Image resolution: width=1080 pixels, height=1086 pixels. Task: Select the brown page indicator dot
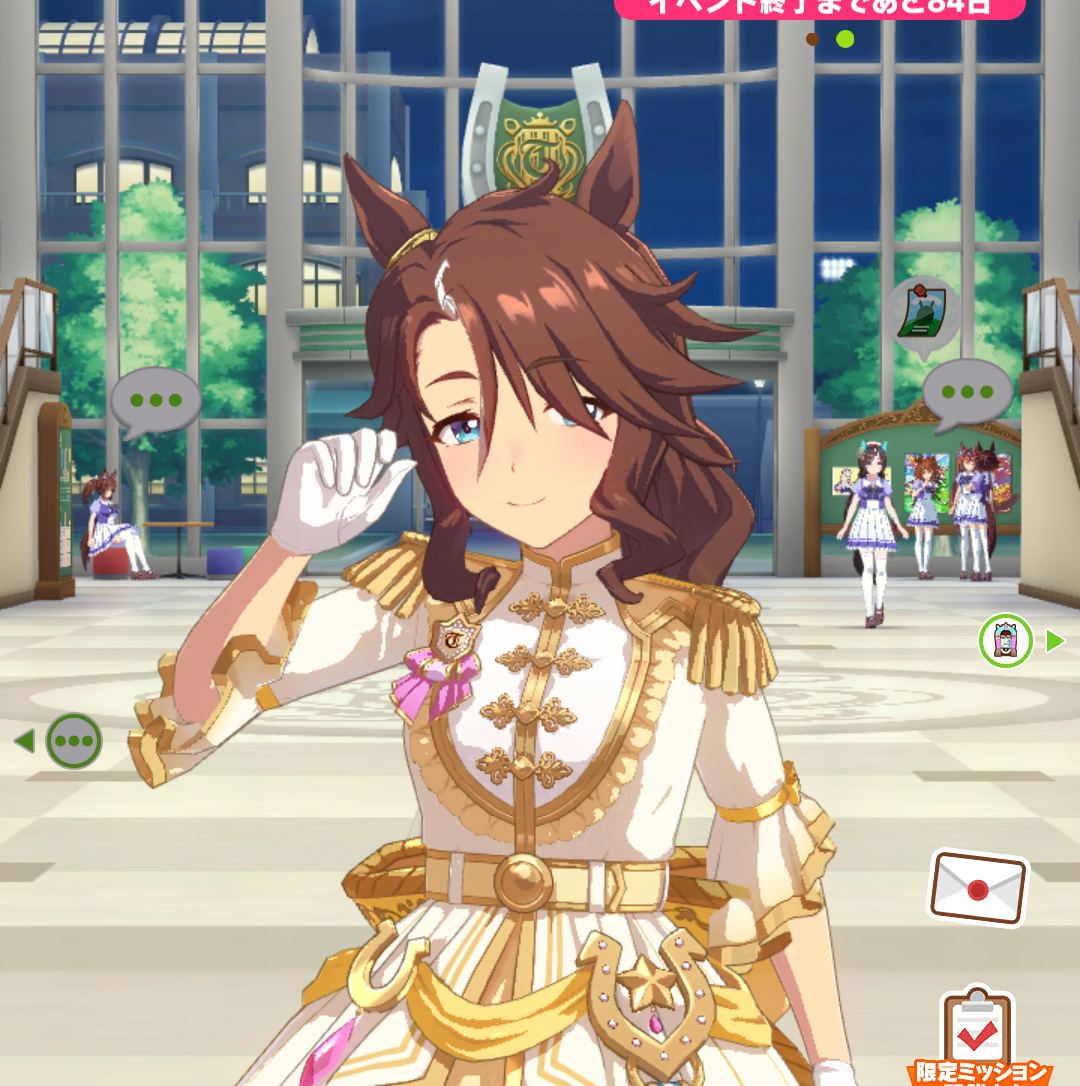[x=813, y=39]
